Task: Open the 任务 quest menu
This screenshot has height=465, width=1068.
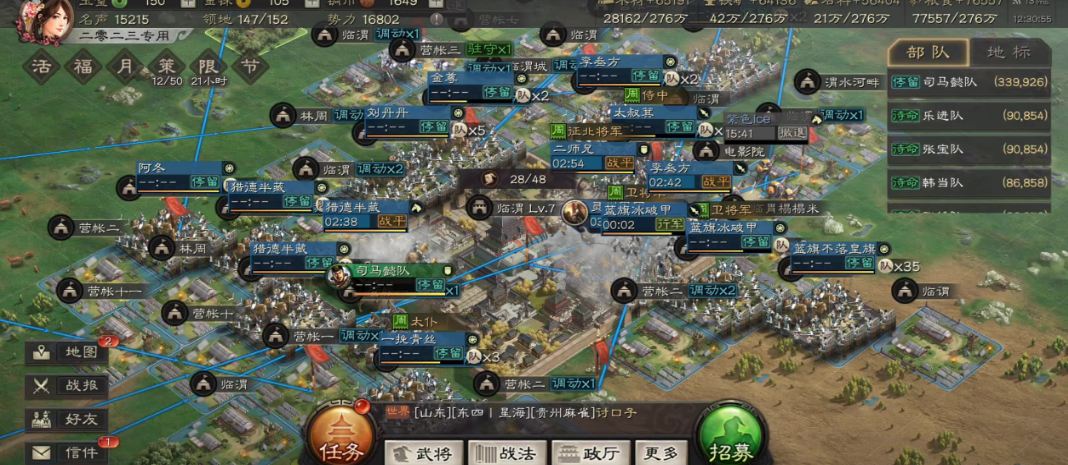Action: (x=342, y=438)
